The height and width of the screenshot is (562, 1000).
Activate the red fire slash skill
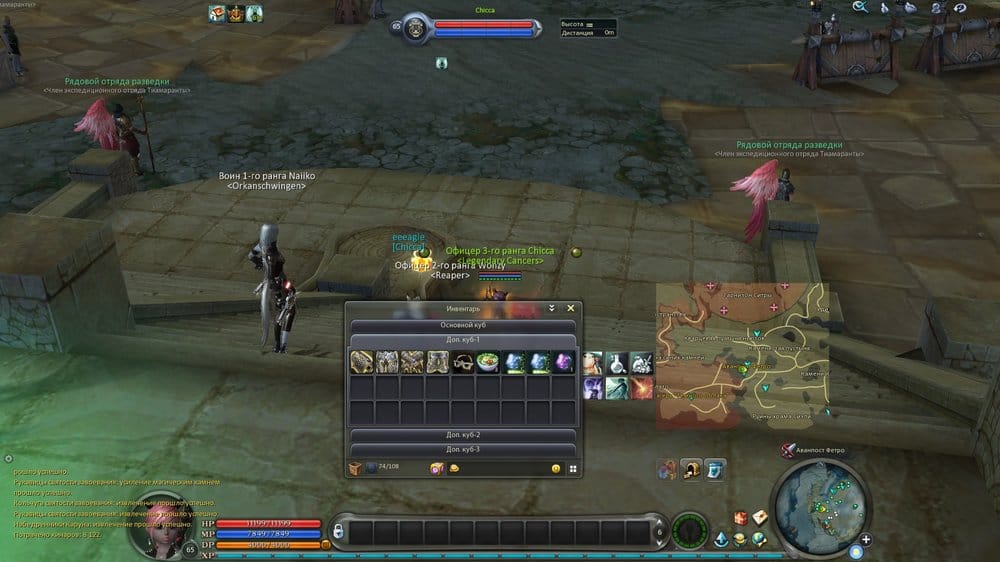641,387
